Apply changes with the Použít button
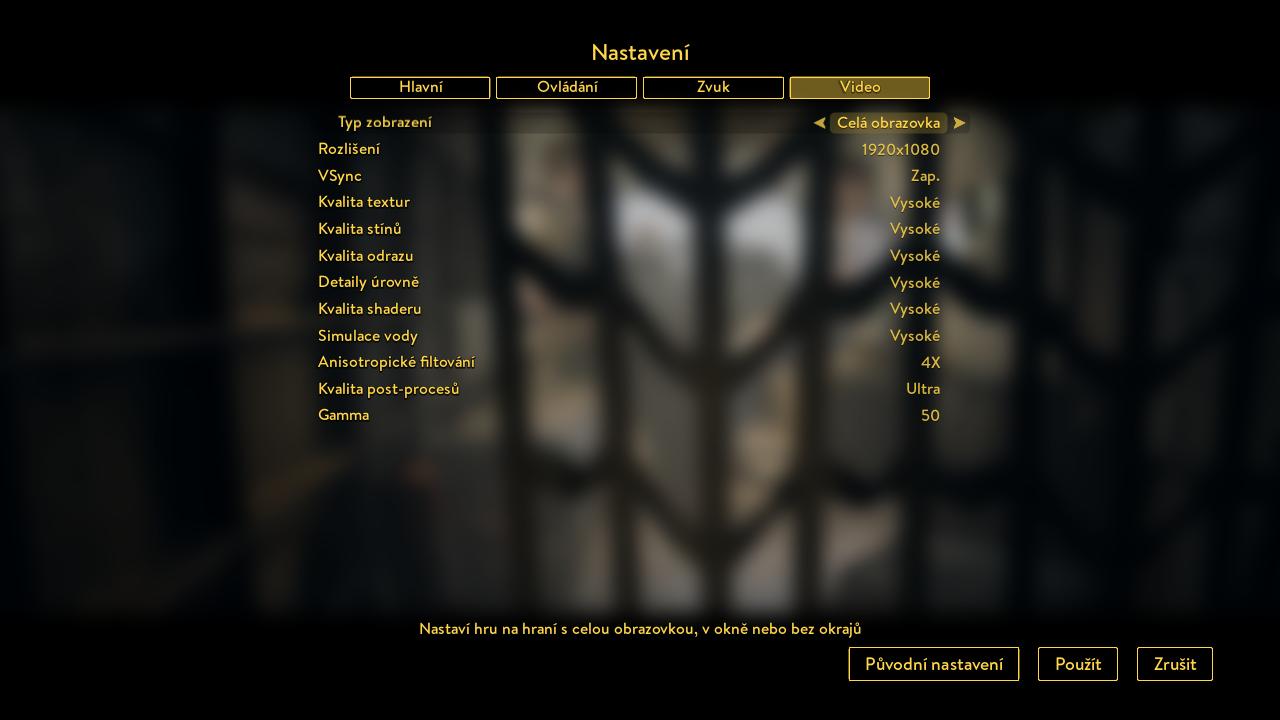The image size is (1280, 720). click(1077, 664)
